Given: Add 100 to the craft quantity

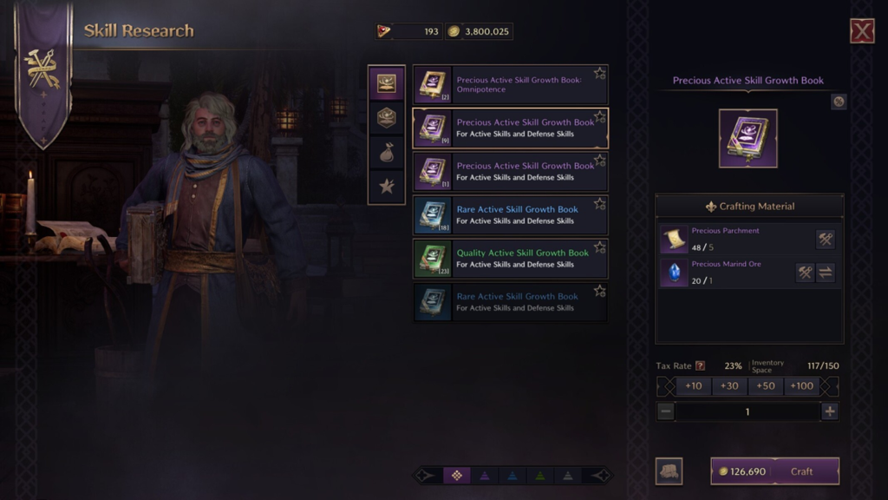Looking at the screenshot, I should point(801,386).
